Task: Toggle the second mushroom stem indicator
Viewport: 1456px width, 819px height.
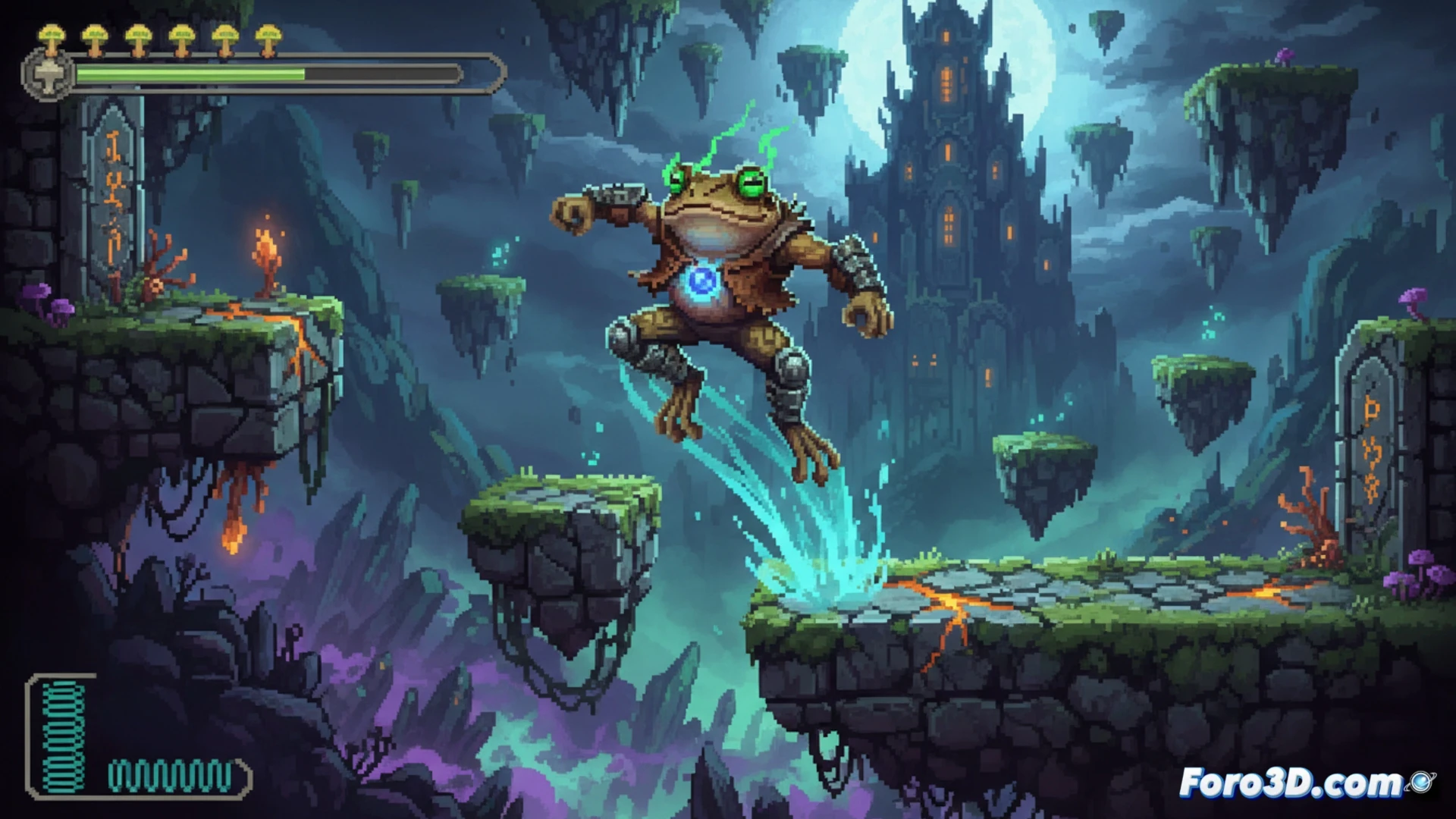Action: (93, 34)
